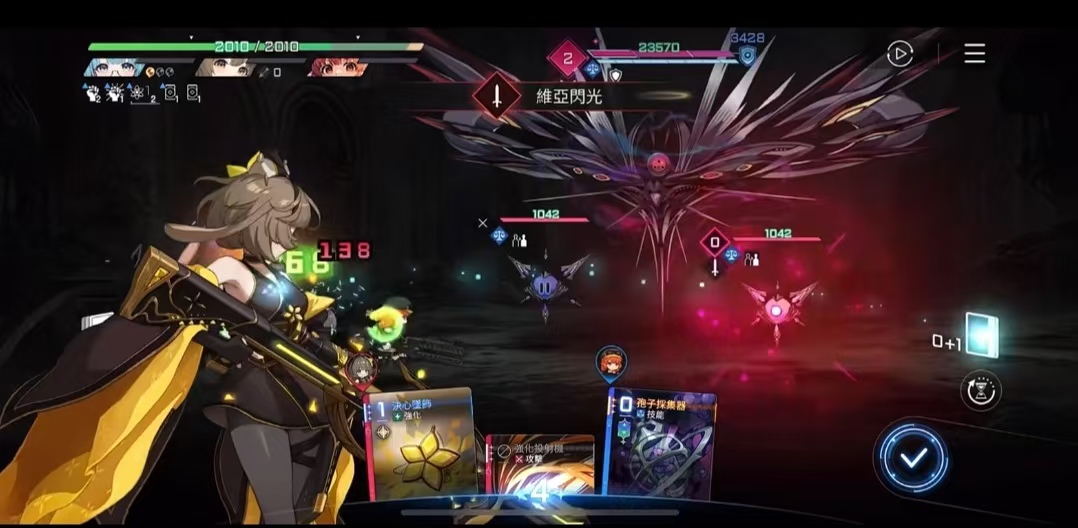Inspect the atom buff status icon
The width and height of the screenshot is (1078, 528).
138,94
